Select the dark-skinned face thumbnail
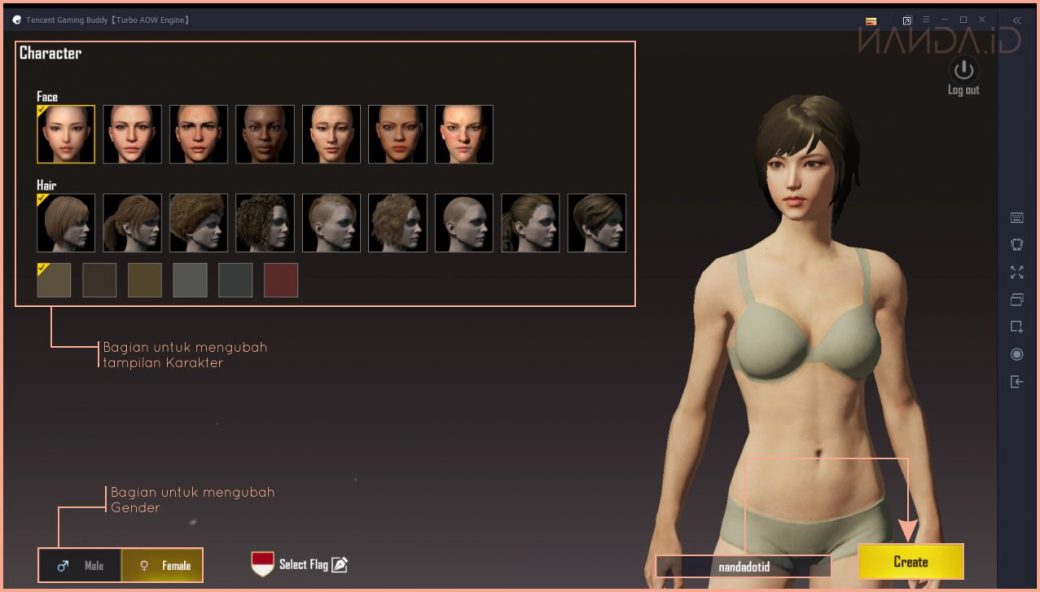This screenshot has height=592, width=1040. (265, 134)
